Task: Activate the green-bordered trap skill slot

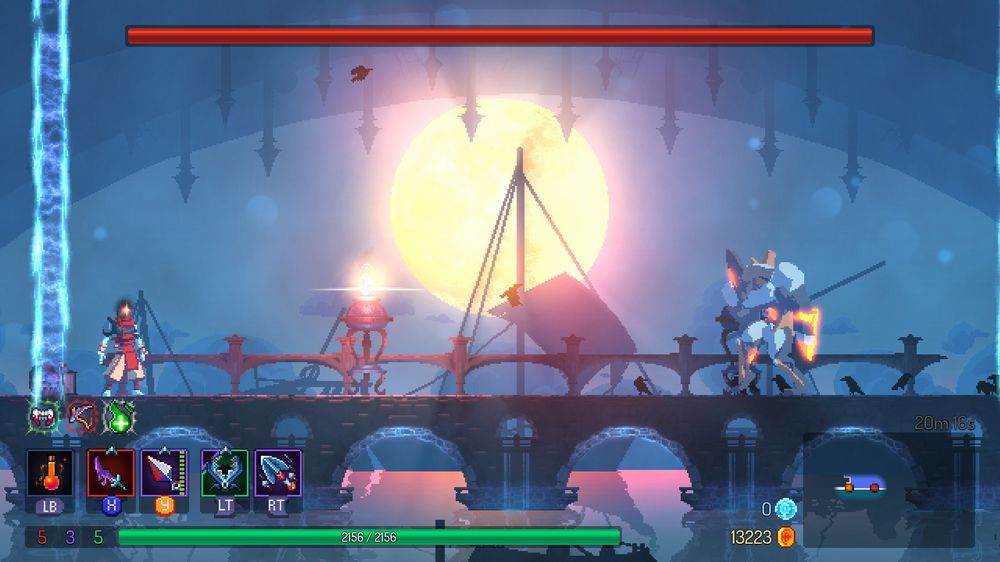Action: pyautogui.click(x=224, y=471)
